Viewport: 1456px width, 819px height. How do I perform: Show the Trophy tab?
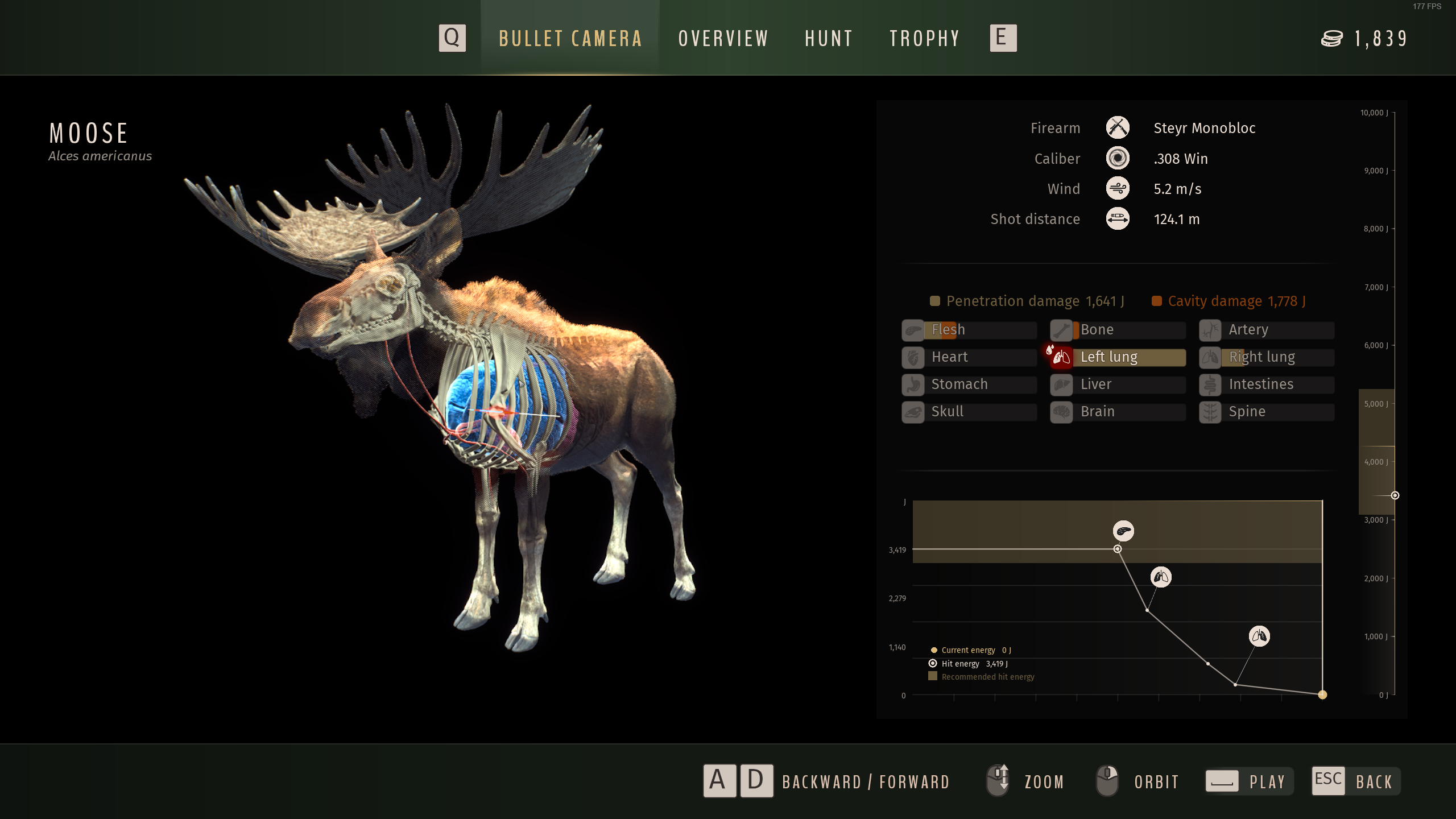(924, 39)
